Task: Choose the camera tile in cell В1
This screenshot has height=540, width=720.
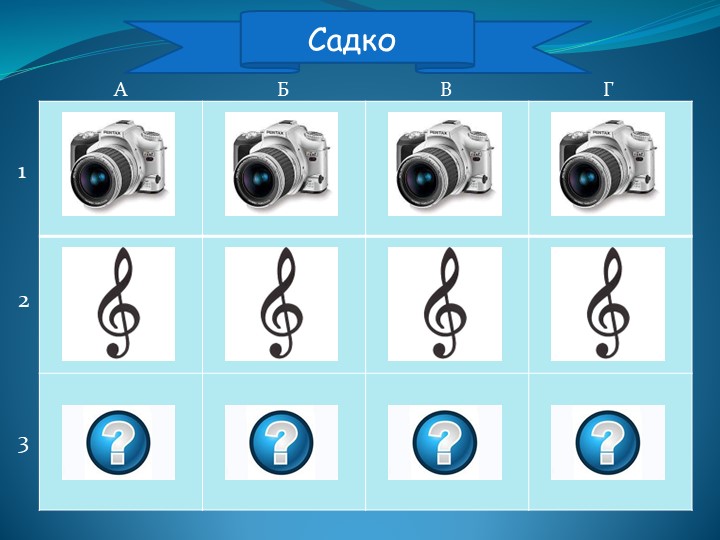Action: coord(444,164)
